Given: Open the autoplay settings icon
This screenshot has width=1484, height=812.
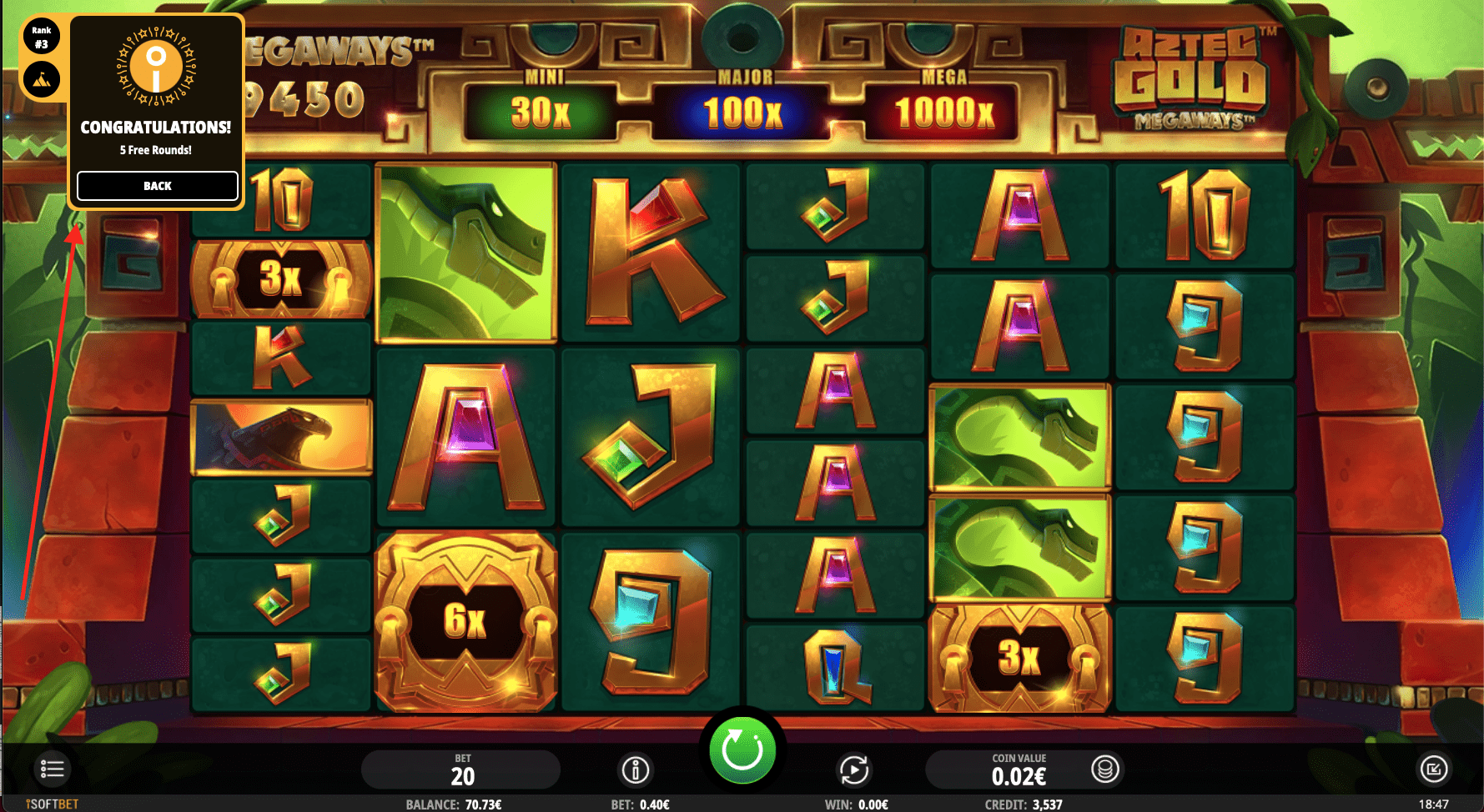Looking at the screenshot, I should tap(854, 769).
